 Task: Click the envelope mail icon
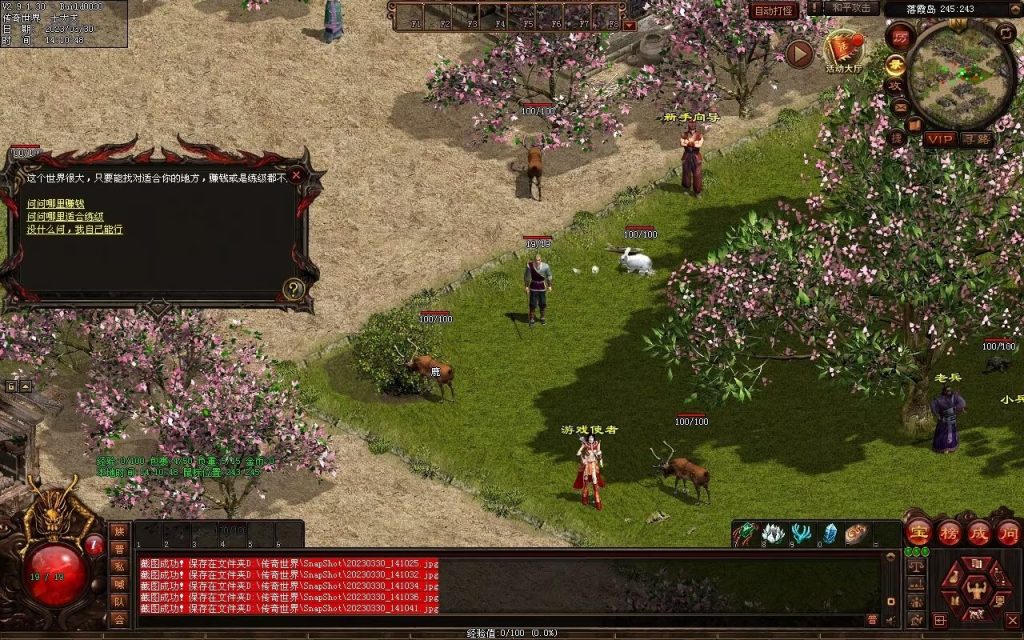coord(900,108)
